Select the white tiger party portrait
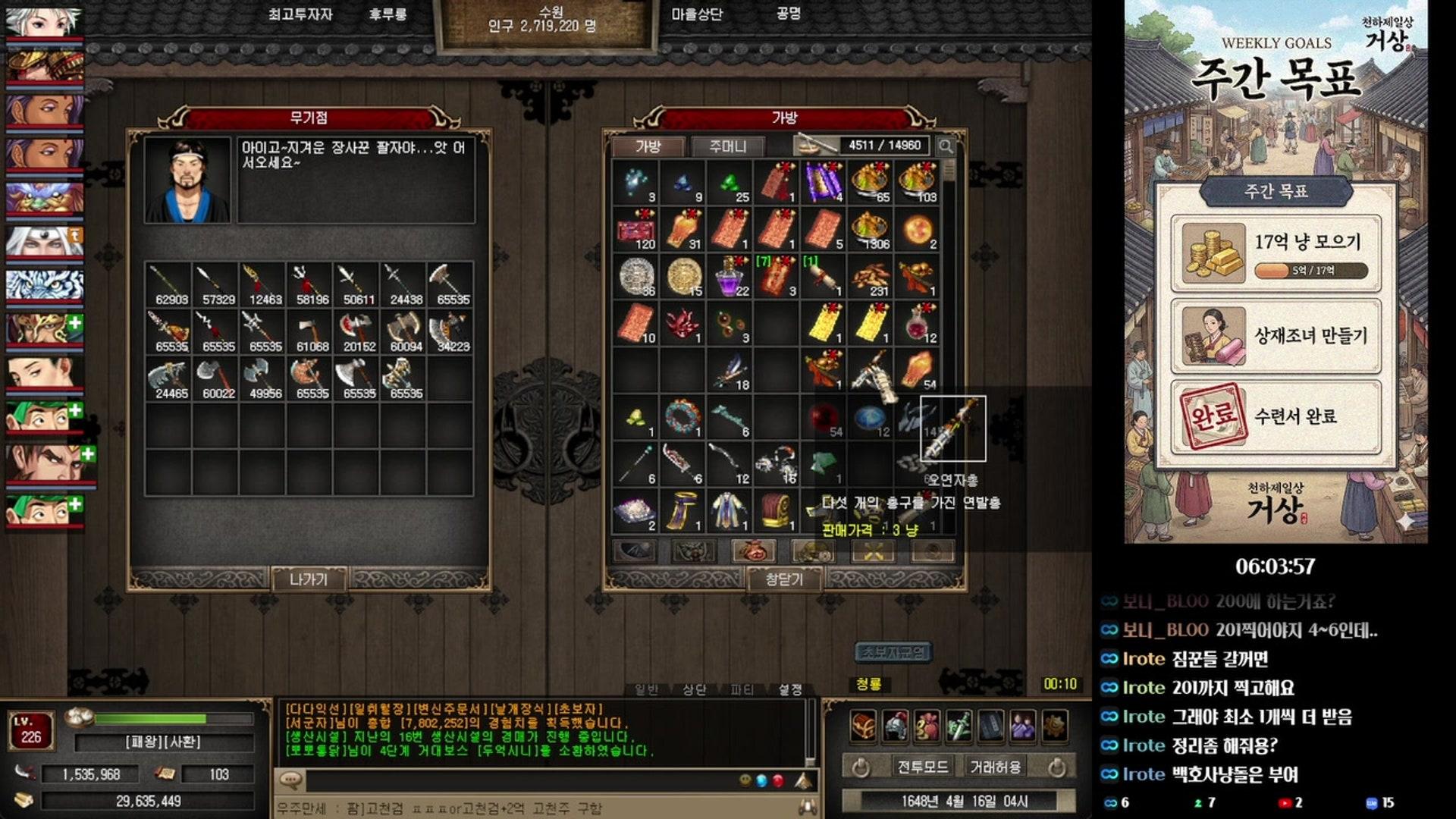Viewport: 1456px width, 819px height. (x=44, y=285)
